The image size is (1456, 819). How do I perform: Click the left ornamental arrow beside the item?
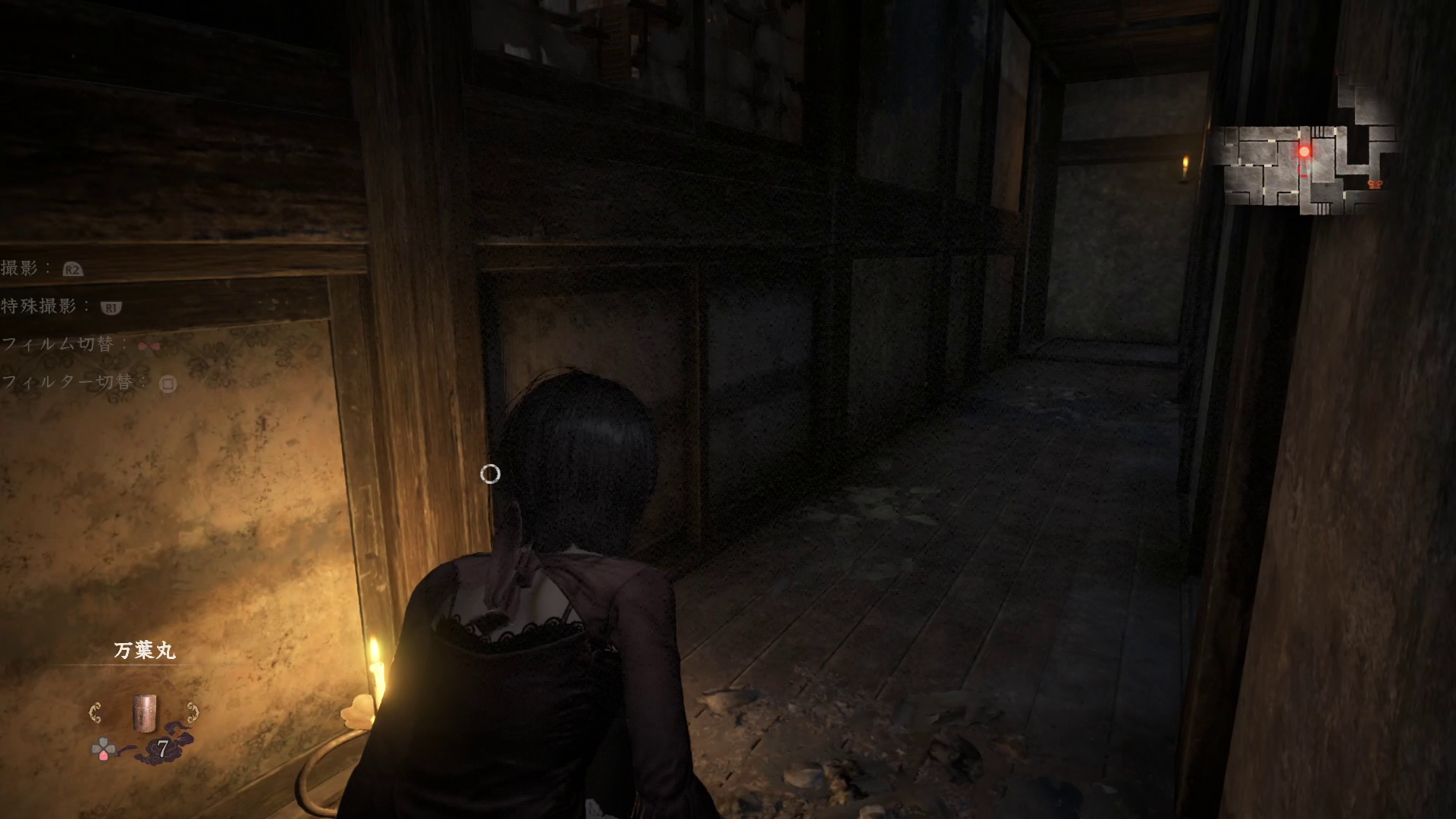(96, 713)
